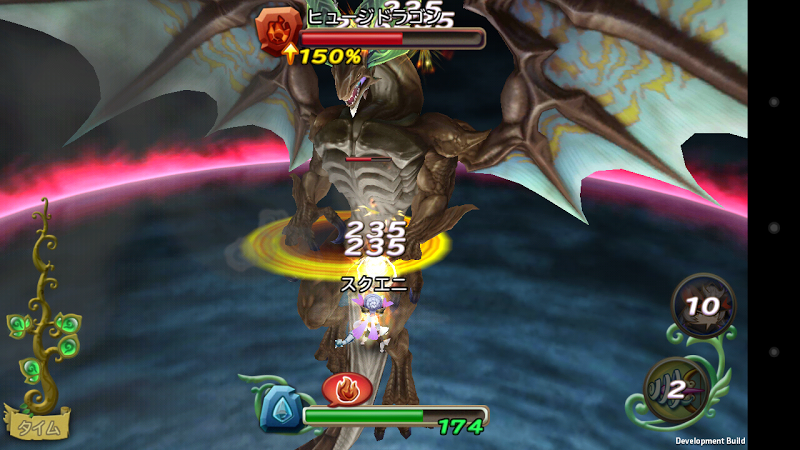Activate the character skill icon showing 10
Image resolution: width=800 pixels, height=450 pixels.
tap(702, 303)
